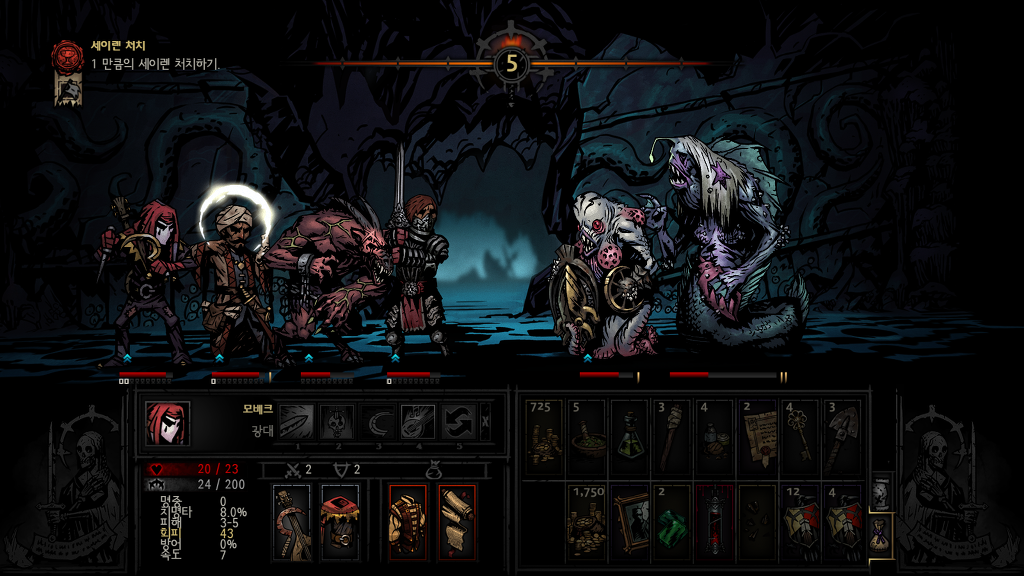Select the skull skill icon
This screenshot has height=576, width=1024.
tap(337, 421)
